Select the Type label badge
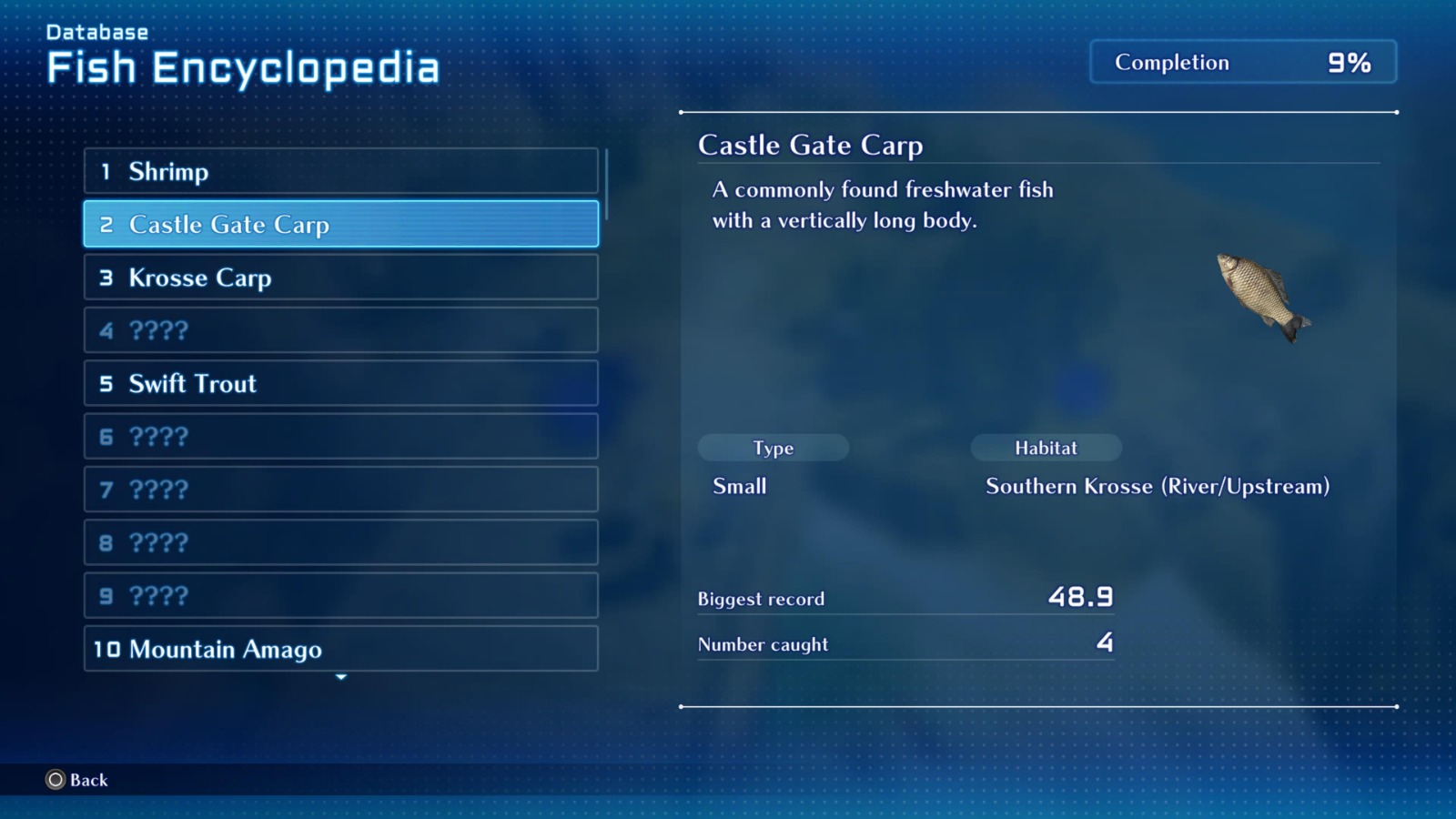The height and width of the screenshot is (819, 1456). pyautogui.click(x=773, y=448)
